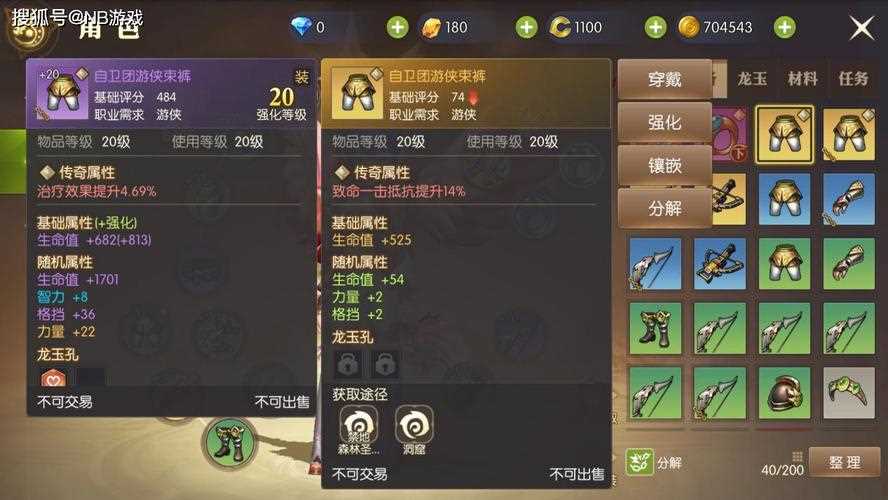Pick the green-background pants slot
Screen dimensions: 888x500
(x=784, y=263)
